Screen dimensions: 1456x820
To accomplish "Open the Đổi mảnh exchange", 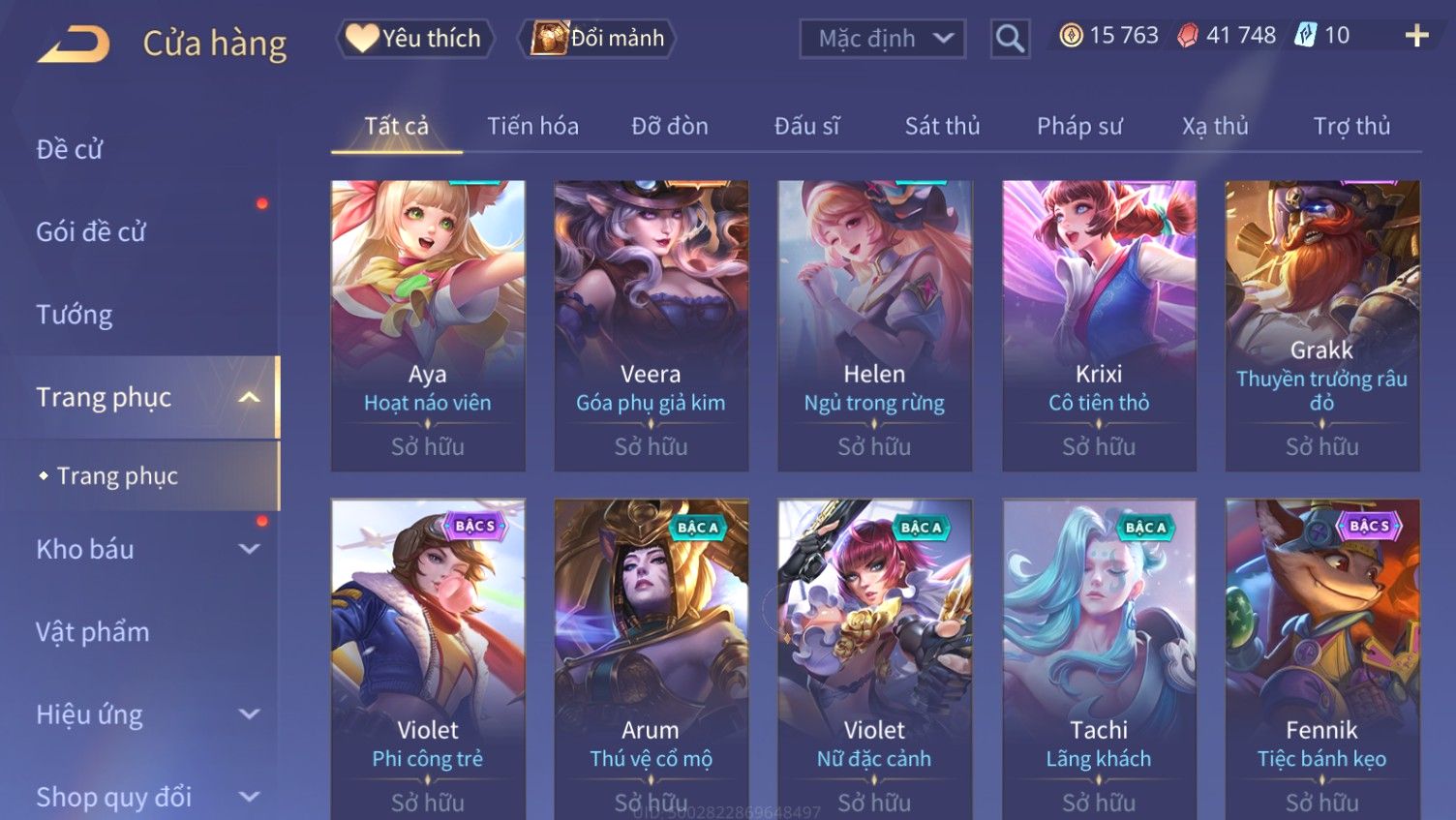I will [x=598, y=39].
